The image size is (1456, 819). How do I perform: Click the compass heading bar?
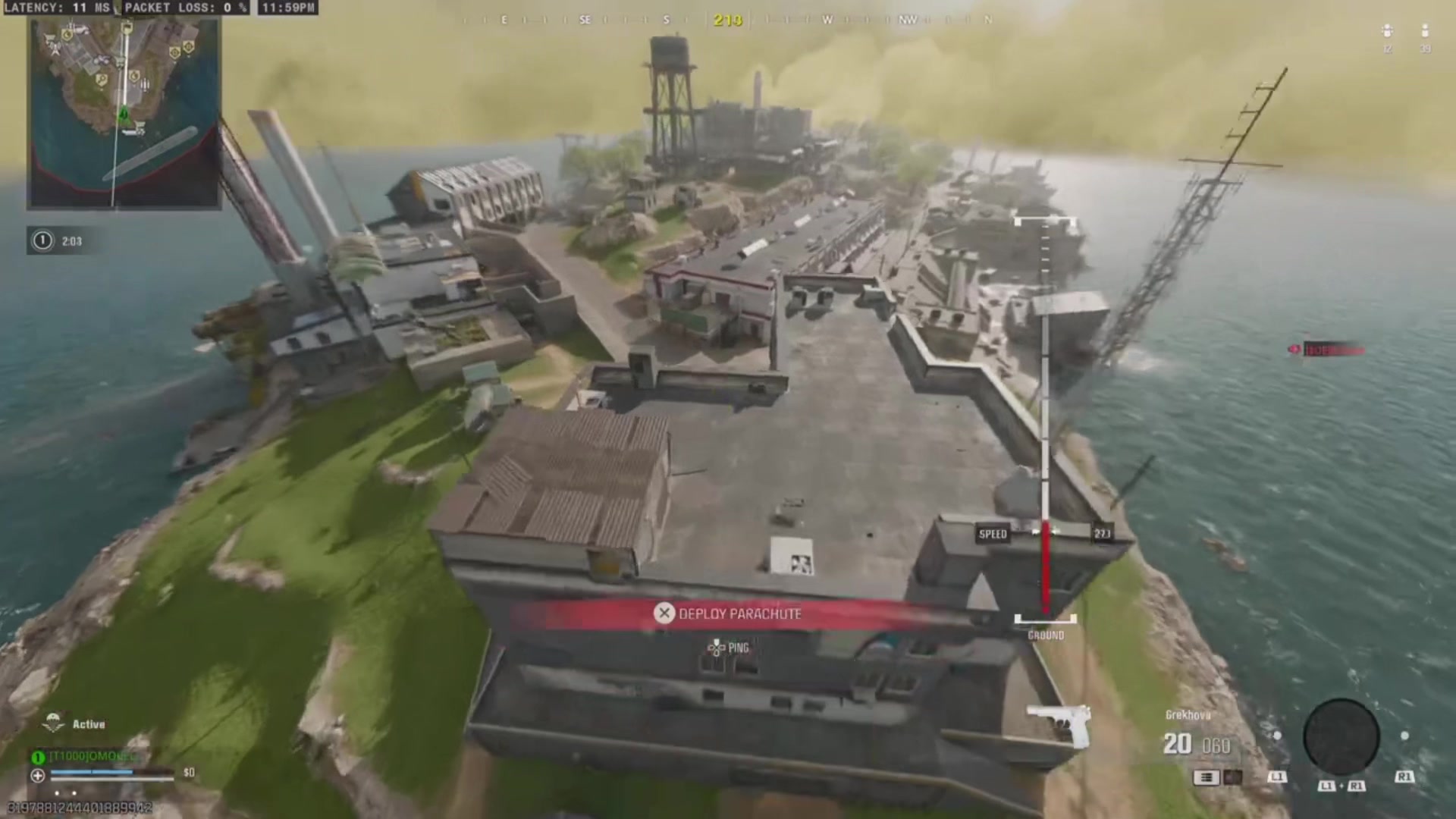[726, 20]
